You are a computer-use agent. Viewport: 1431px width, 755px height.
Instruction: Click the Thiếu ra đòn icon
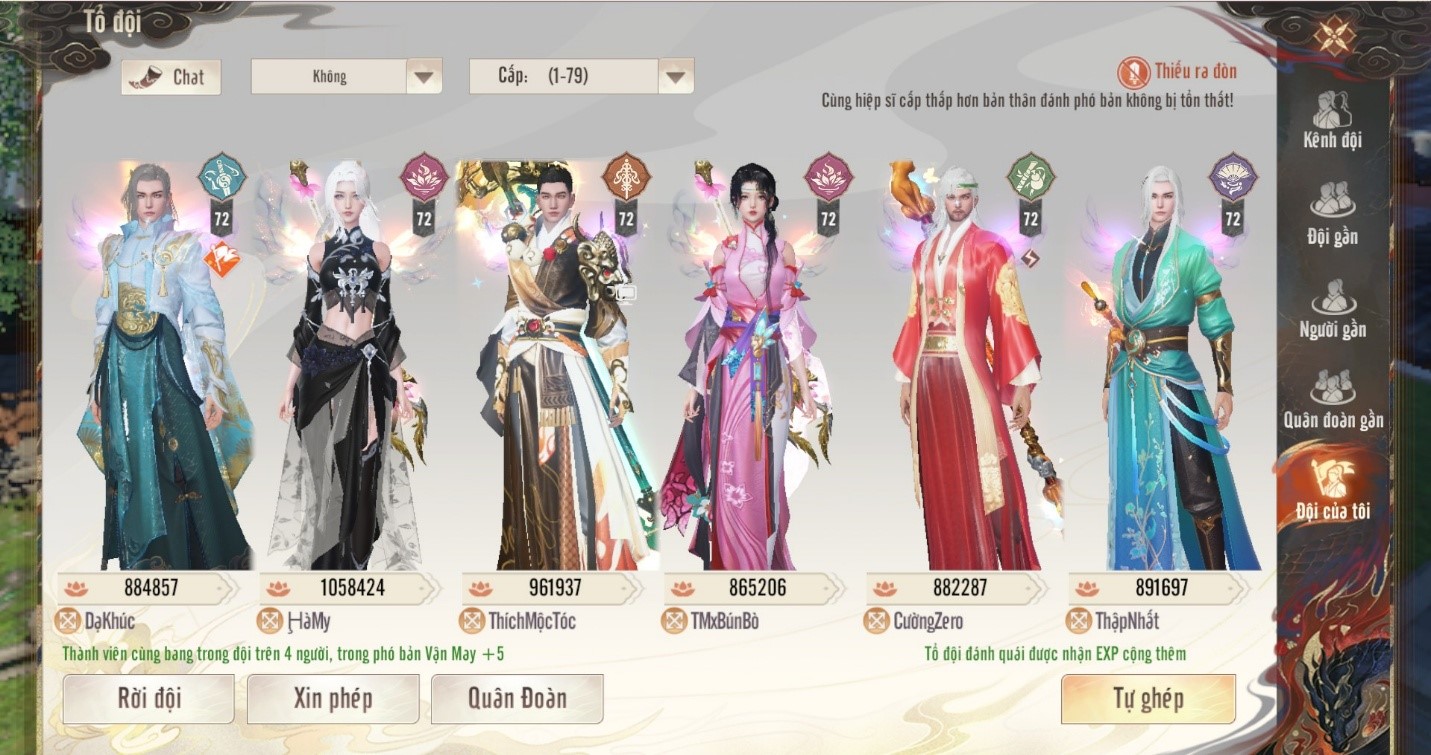(x=1133, y=72)
